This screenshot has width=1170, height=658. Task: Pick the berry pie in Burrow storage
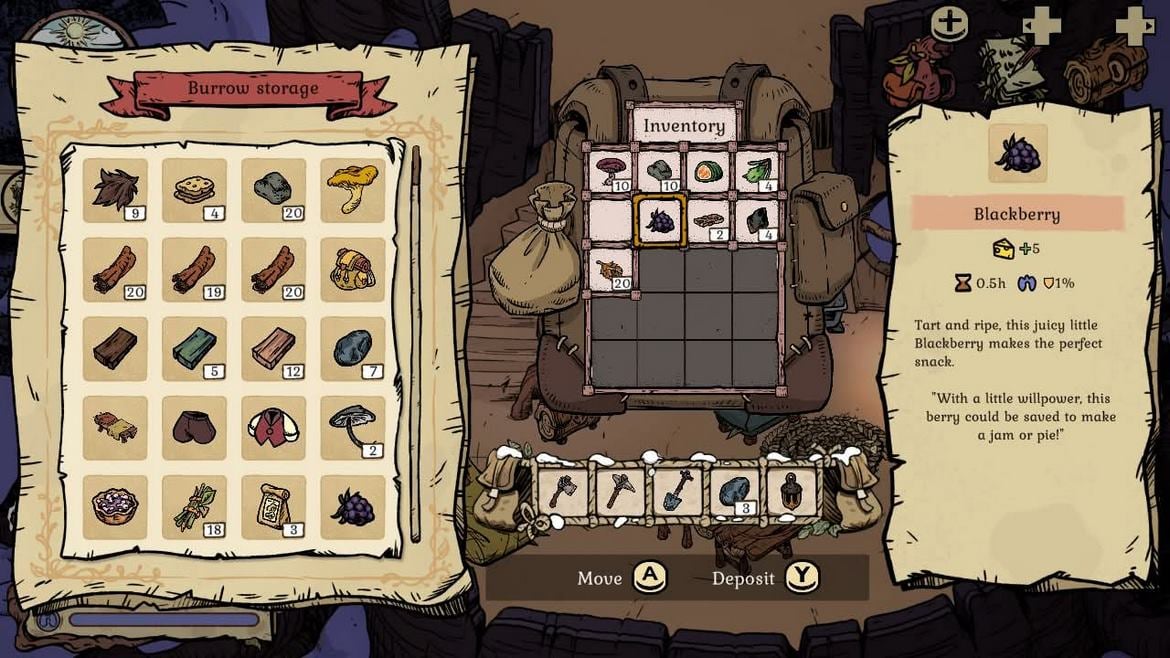pyautogui.click(x=115, y=507)
